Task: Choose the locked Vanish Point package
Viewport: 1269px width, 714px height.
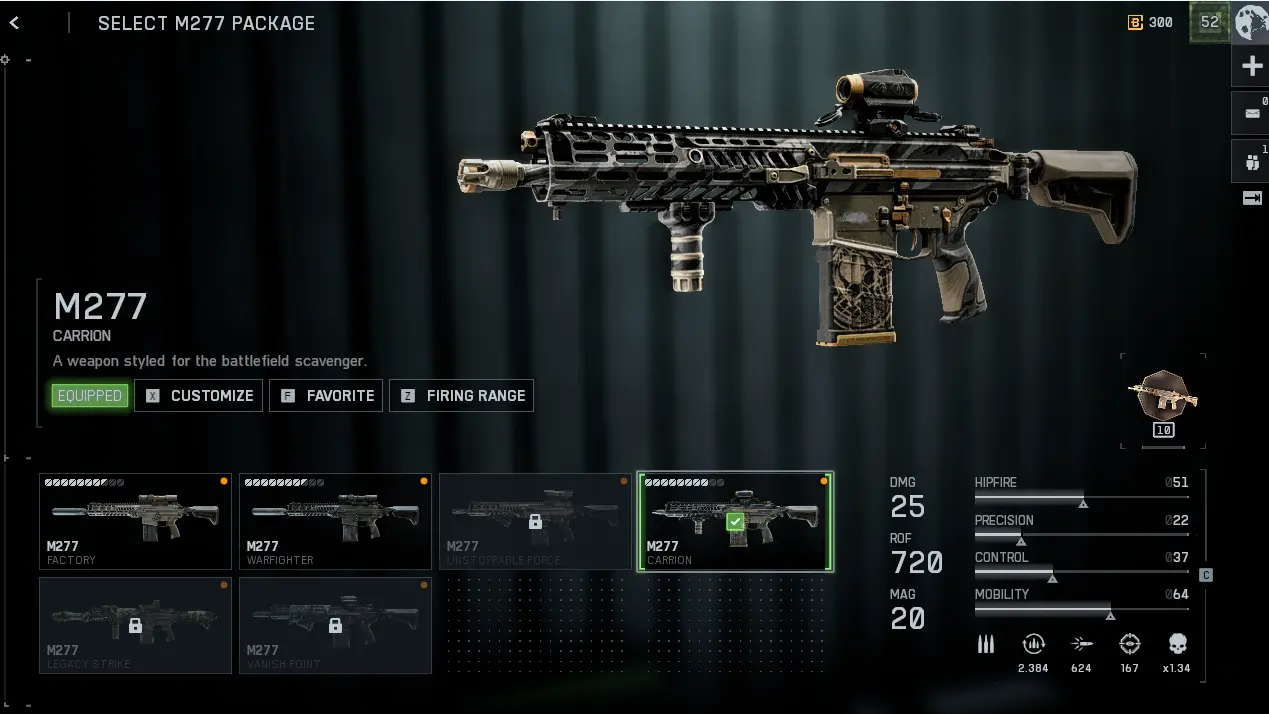Action: (335, 625)
